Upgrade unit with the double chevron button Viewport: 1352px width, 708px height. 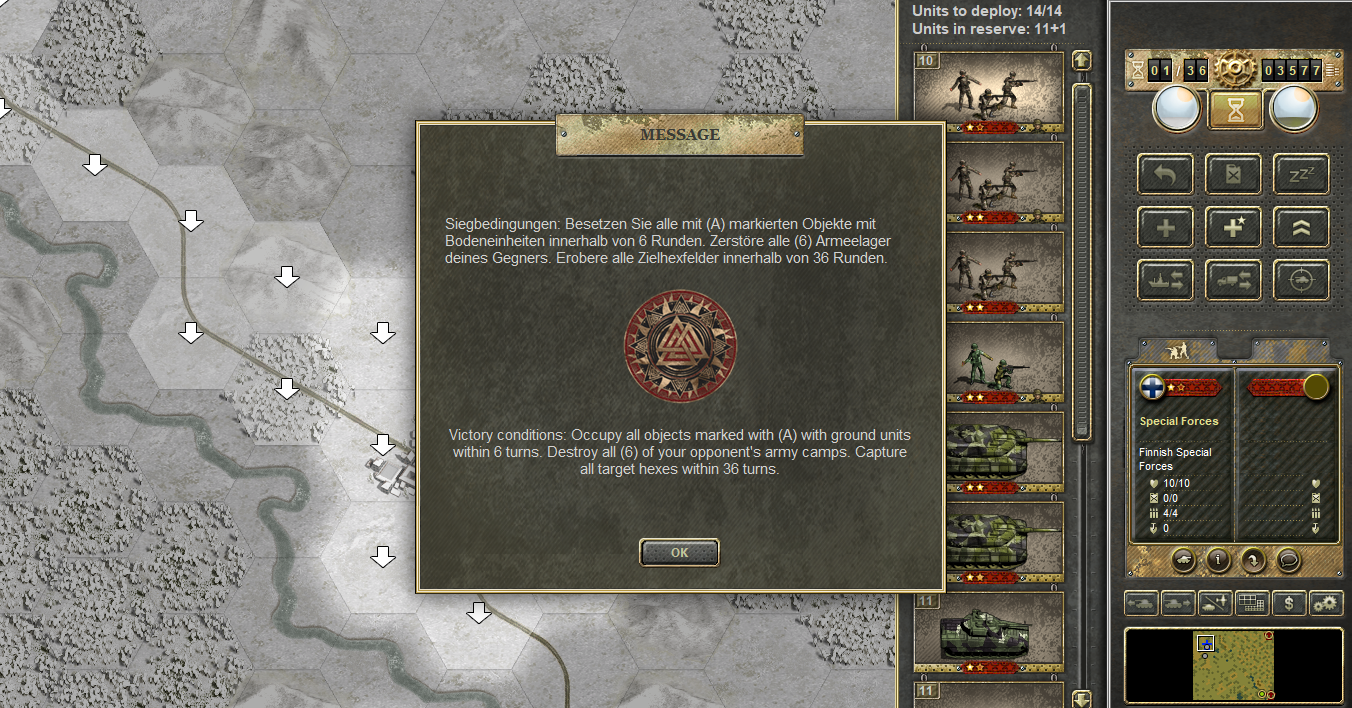[x=1301, y=227]
